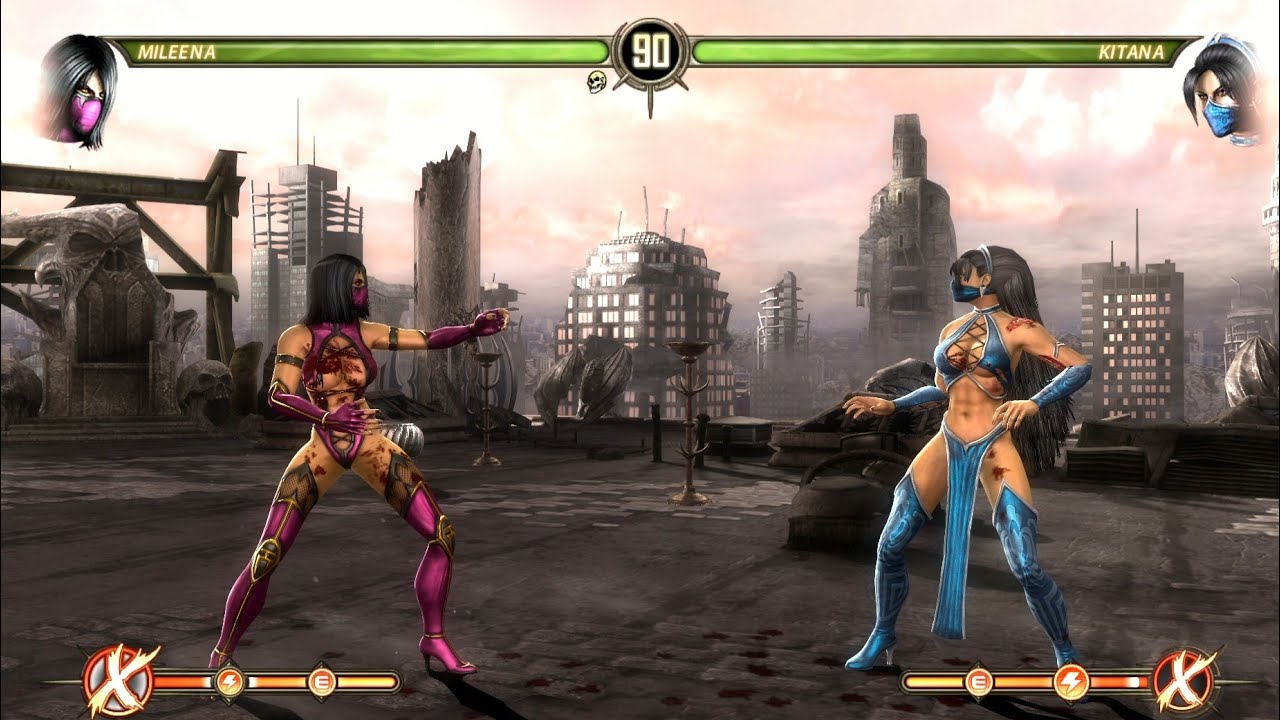Viewport: 1280px width, 720px height.
Task: Select Kitana's X-Ray dragon emblem
Action: (x=1184, y=681)
